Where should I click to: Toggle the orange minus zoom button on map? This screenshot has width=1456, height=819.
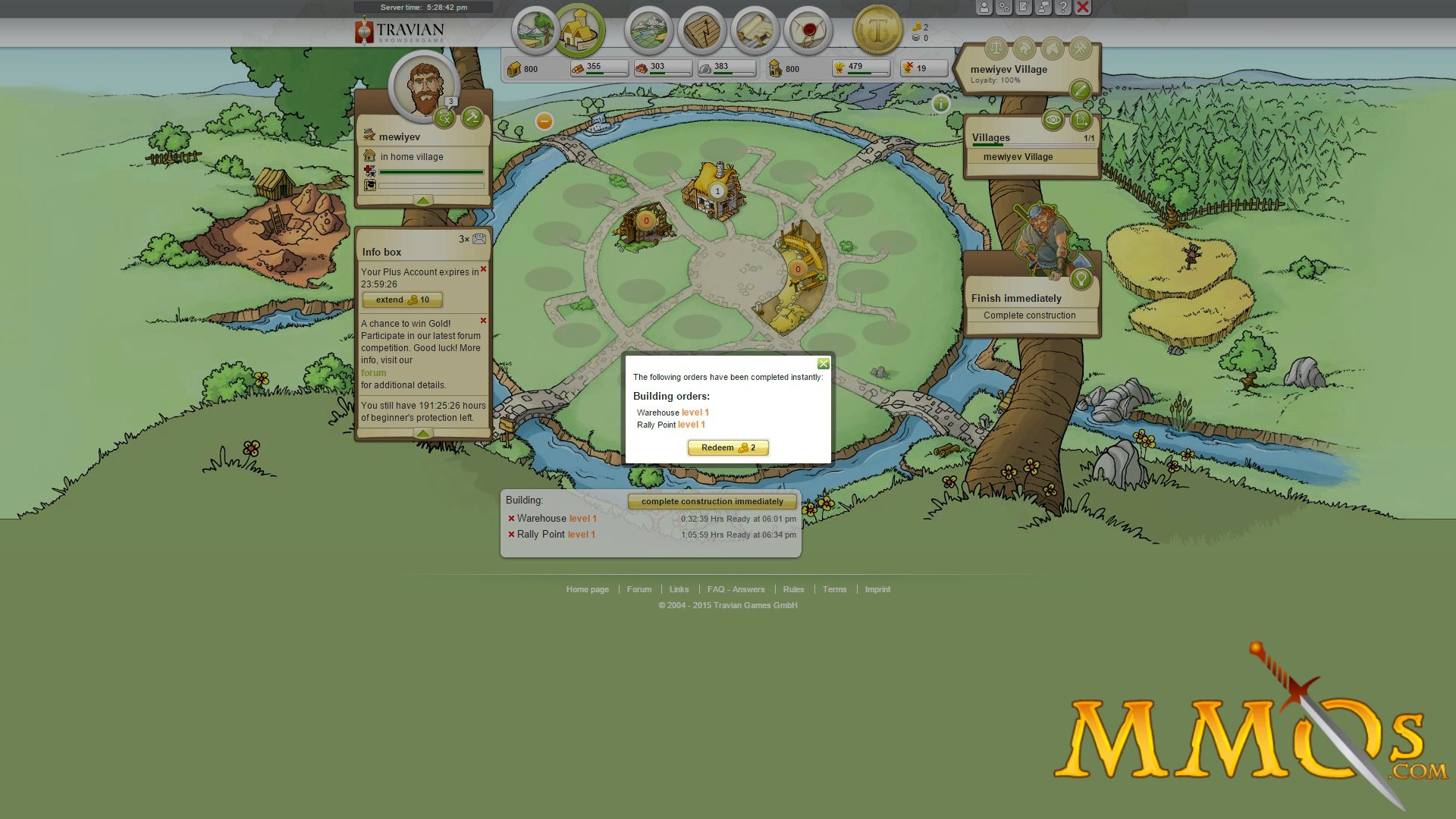(544, 120)
